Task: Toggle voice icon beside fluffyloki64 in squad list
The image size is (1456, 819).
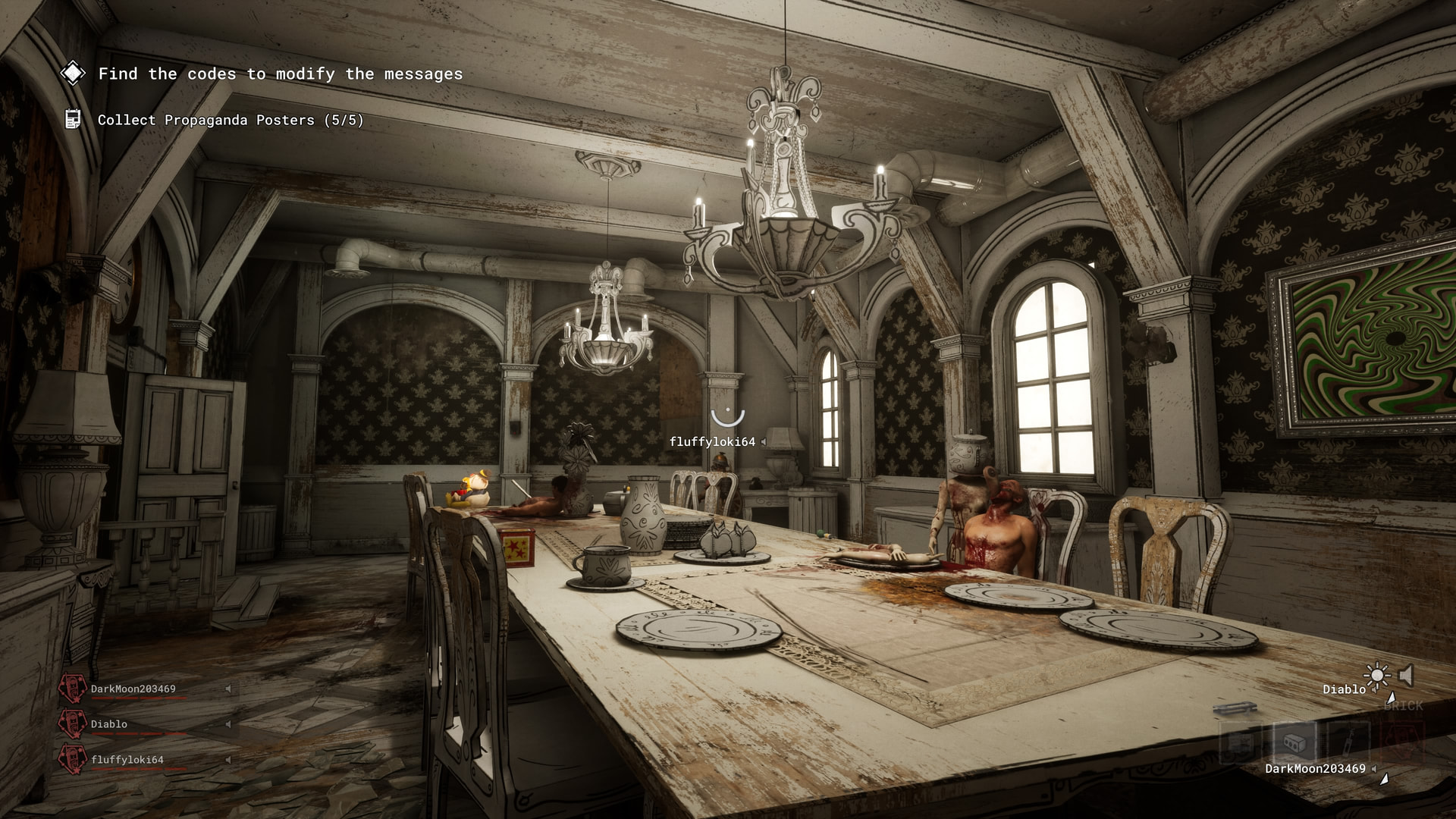Action: coord(227,760)
